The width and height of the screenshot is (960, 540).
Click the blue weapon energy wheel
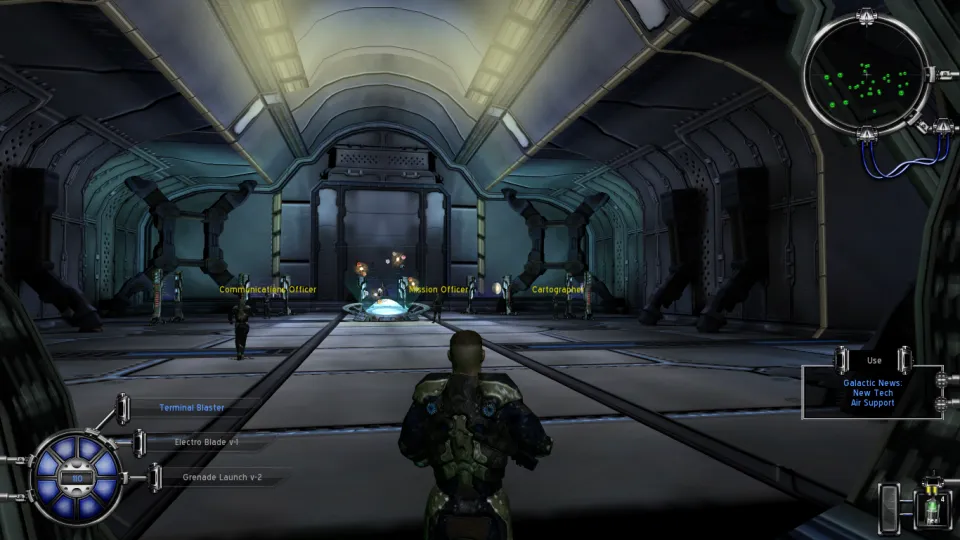[x=76, y=478]
